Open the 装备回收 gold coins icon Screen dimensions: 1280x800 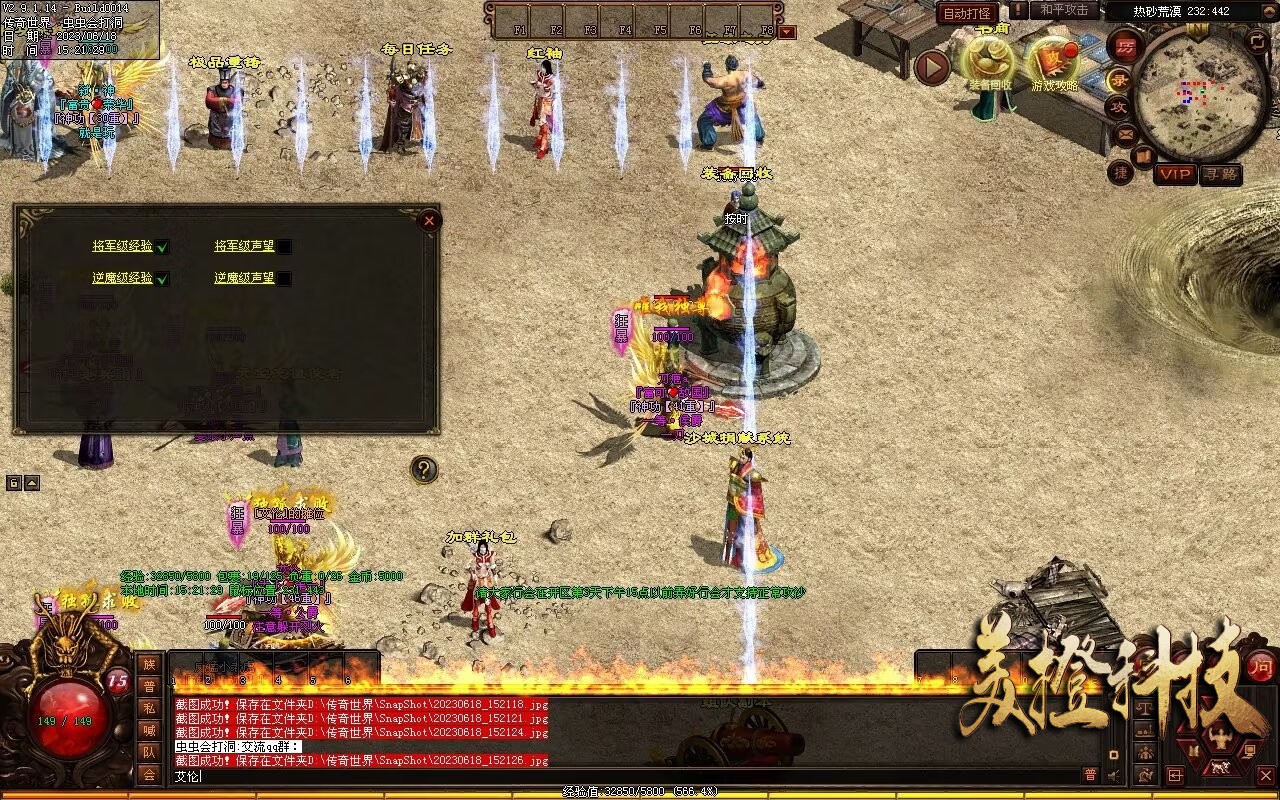coord(989,61)
